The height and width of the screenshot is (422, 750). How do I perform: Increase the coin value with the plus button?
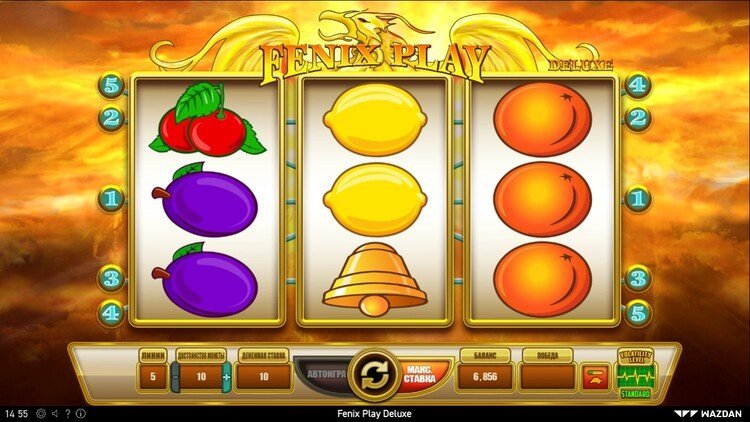coord(226,377)
